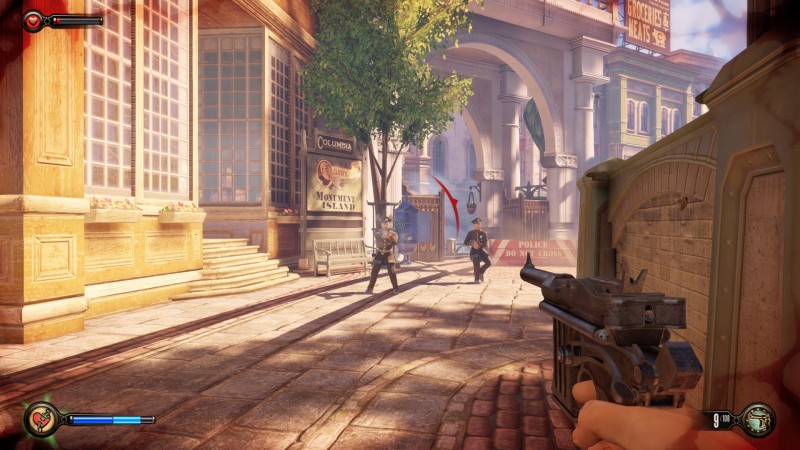Select the heart-and-dagger vigor icon
The width and height of the screenshot is (800, 450).
41,418
